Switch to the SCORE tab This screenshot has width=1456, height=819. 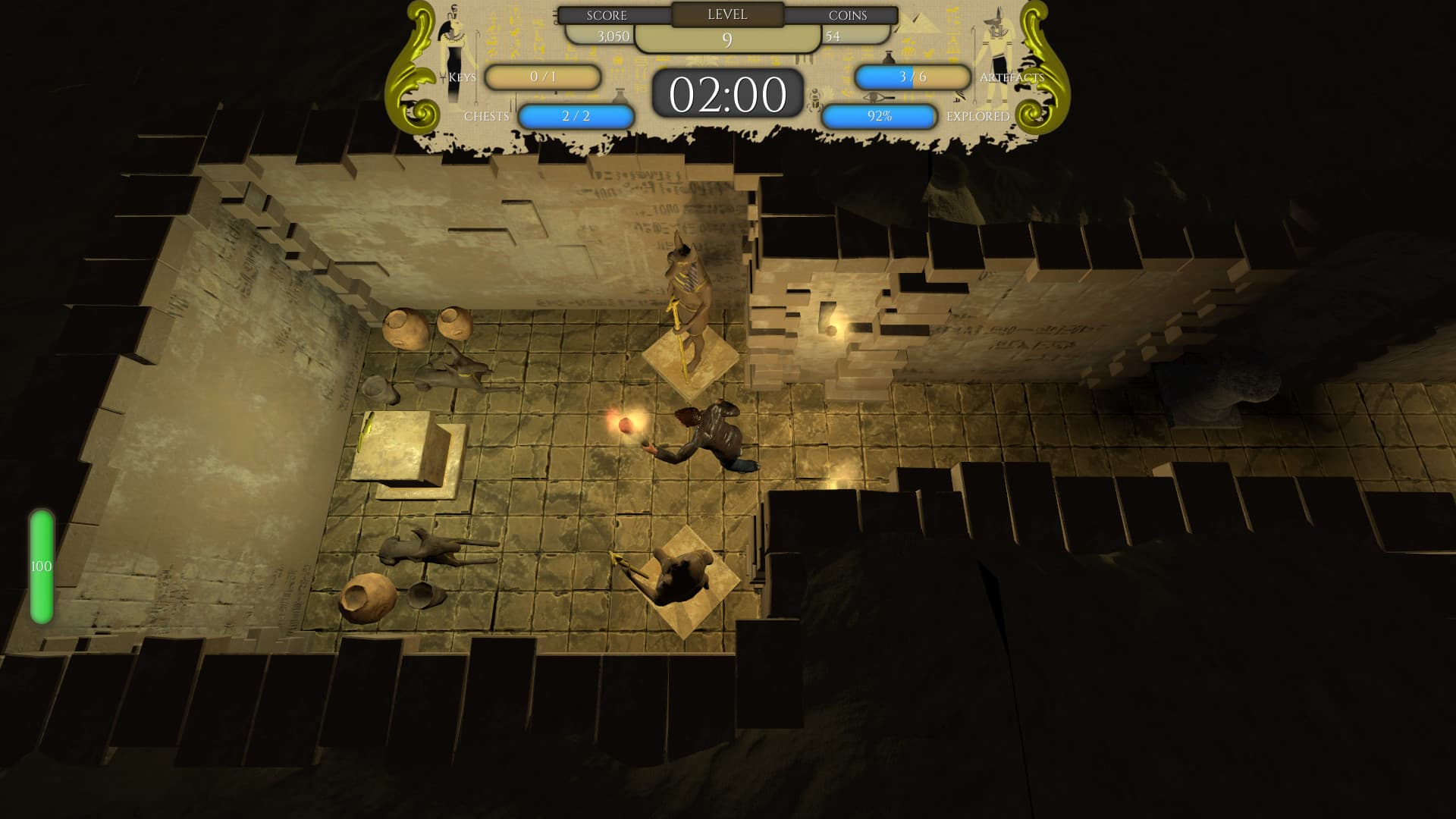[606, 15]
